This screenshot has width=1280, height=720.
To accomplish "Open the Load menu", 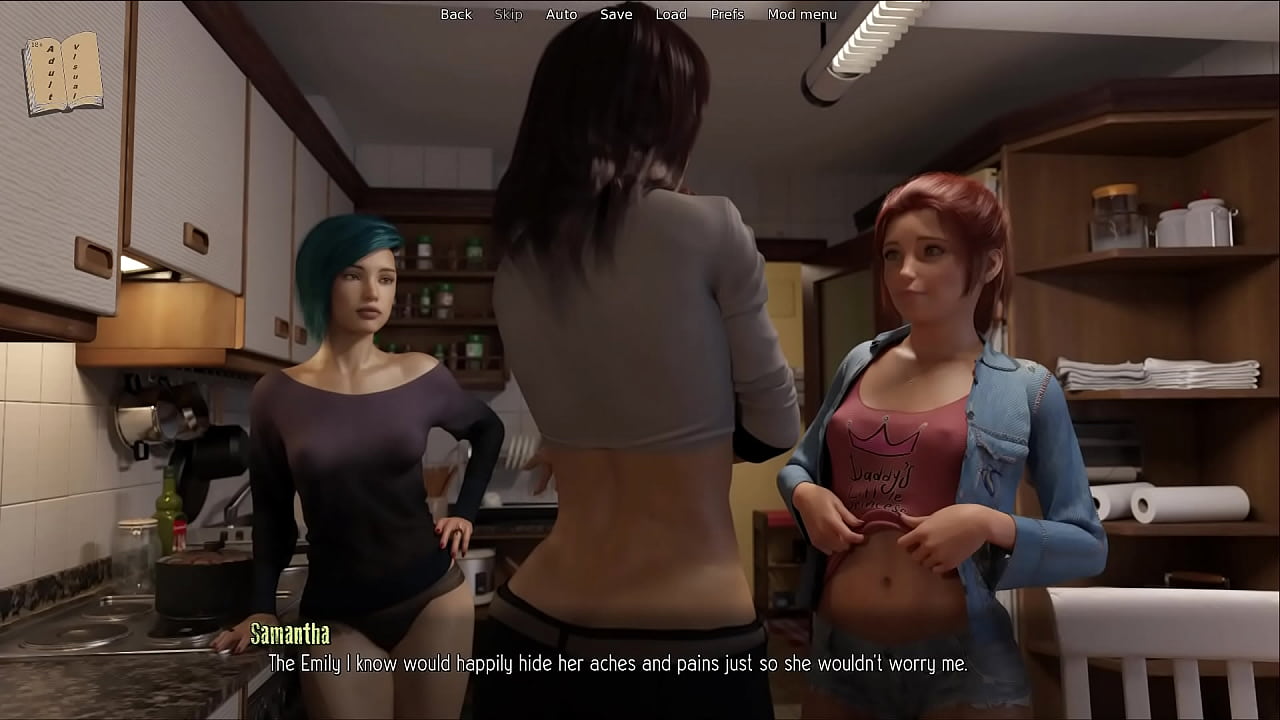I will tap(671, 14).
